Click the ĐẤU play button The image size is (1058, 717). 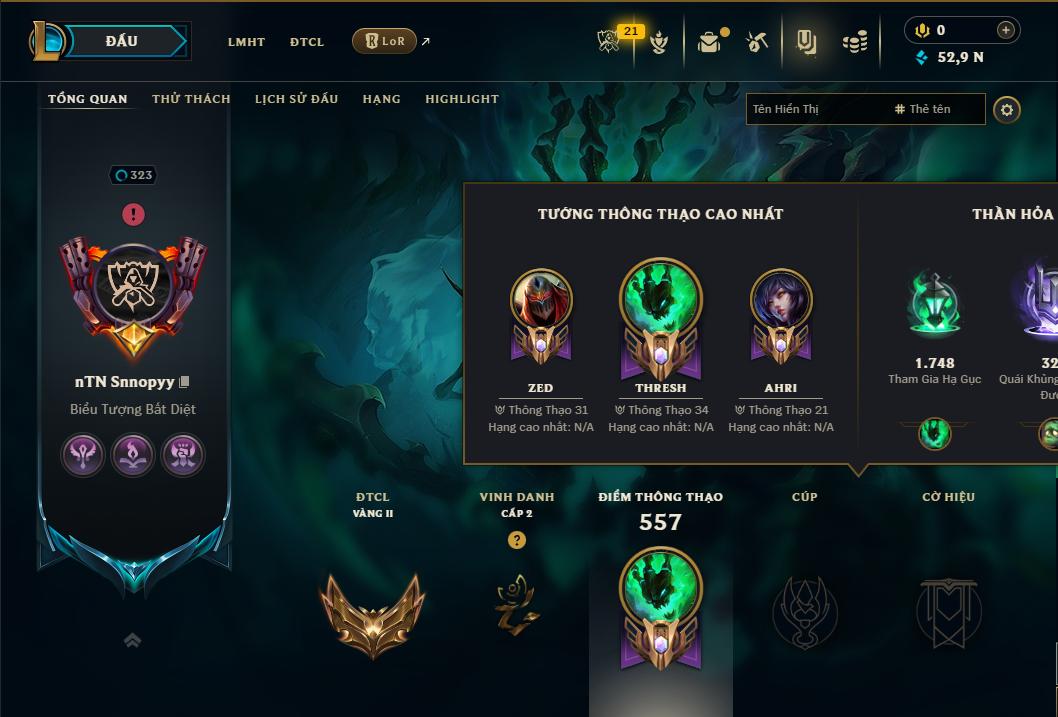120,41
